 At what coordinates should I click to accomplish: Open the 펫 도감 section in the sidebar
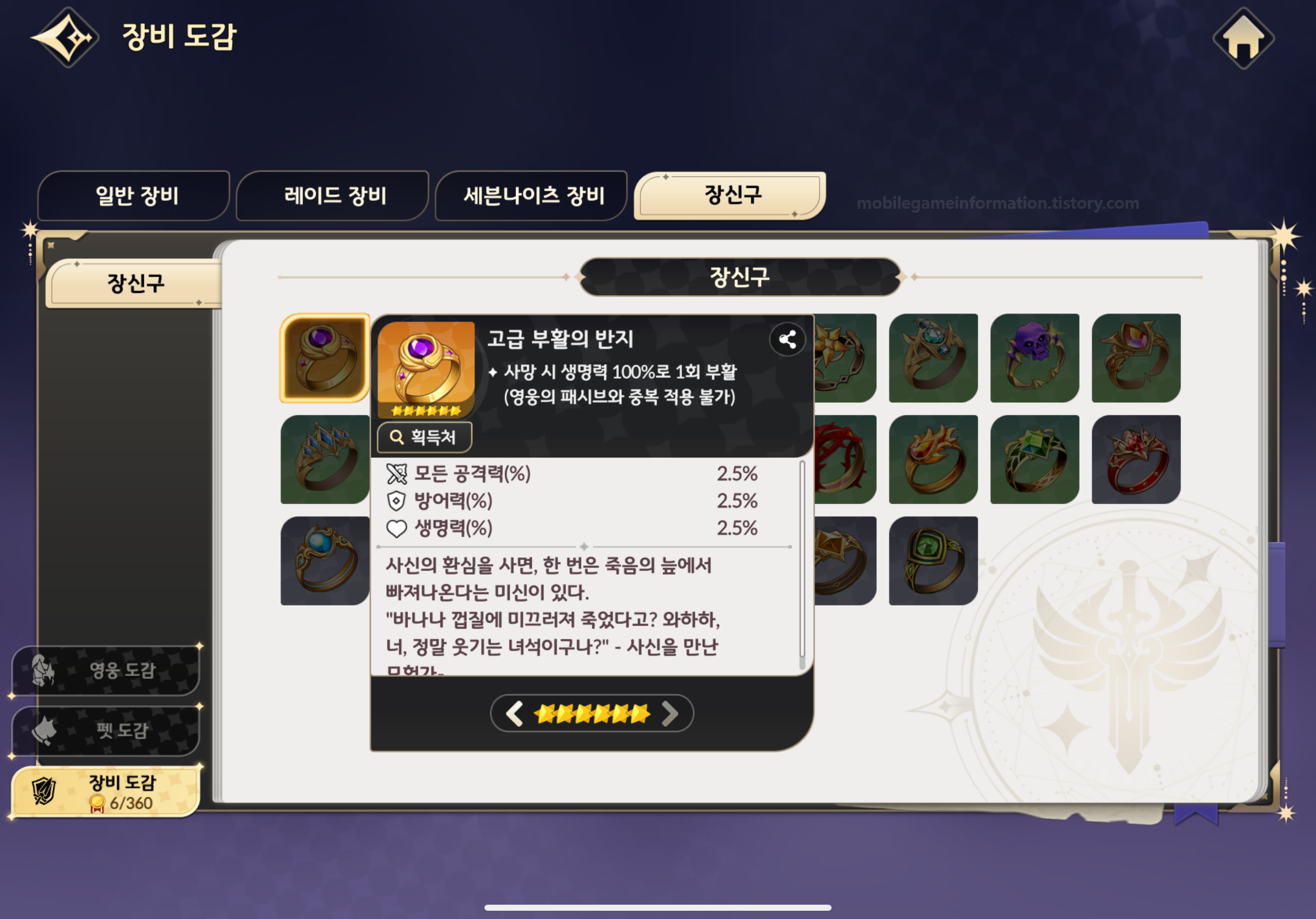(x=105, y=731)
